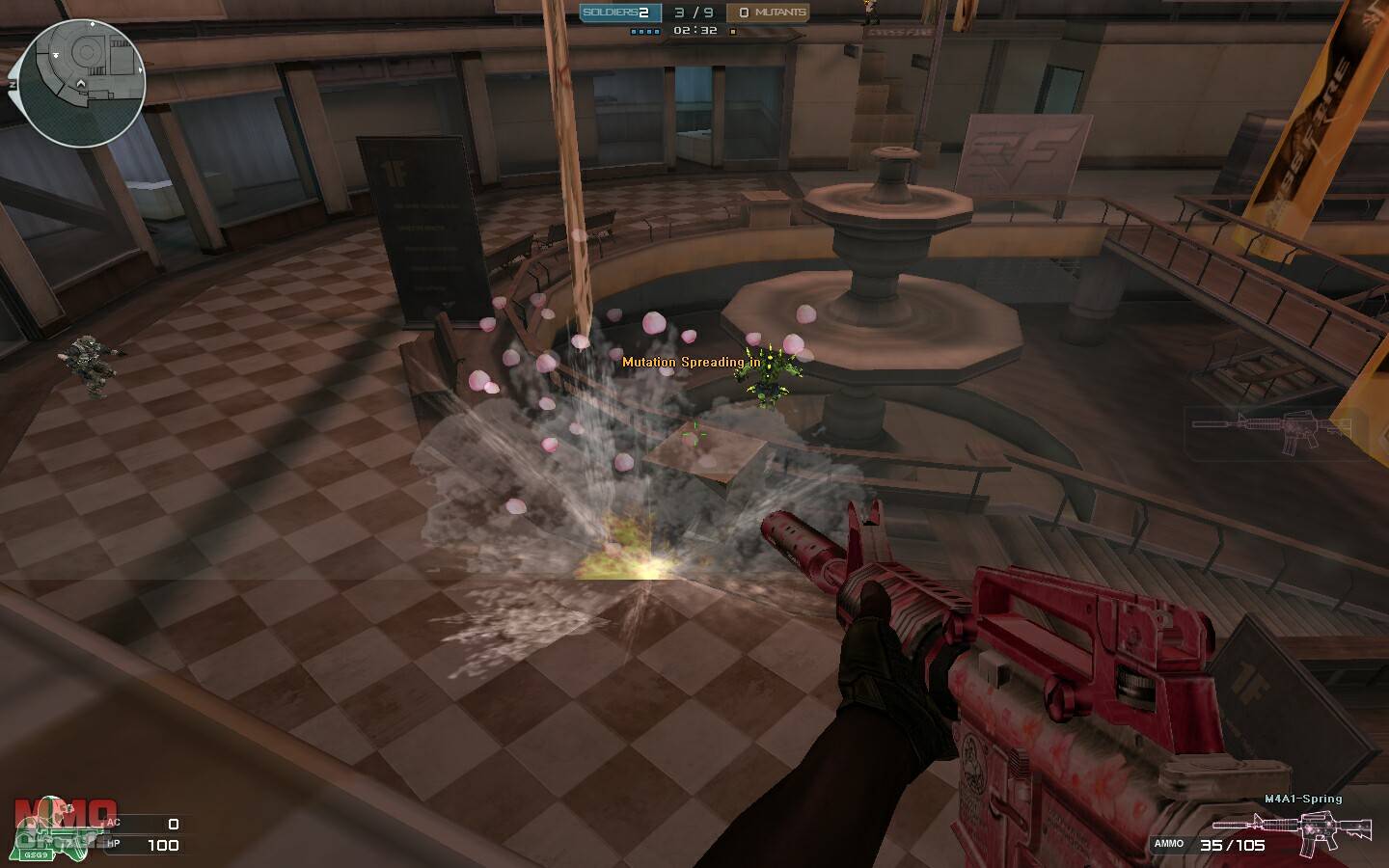Viewport: 1389px width, 868px height.
Task: Select the Mutants team panel
Action: pos(769,13)
